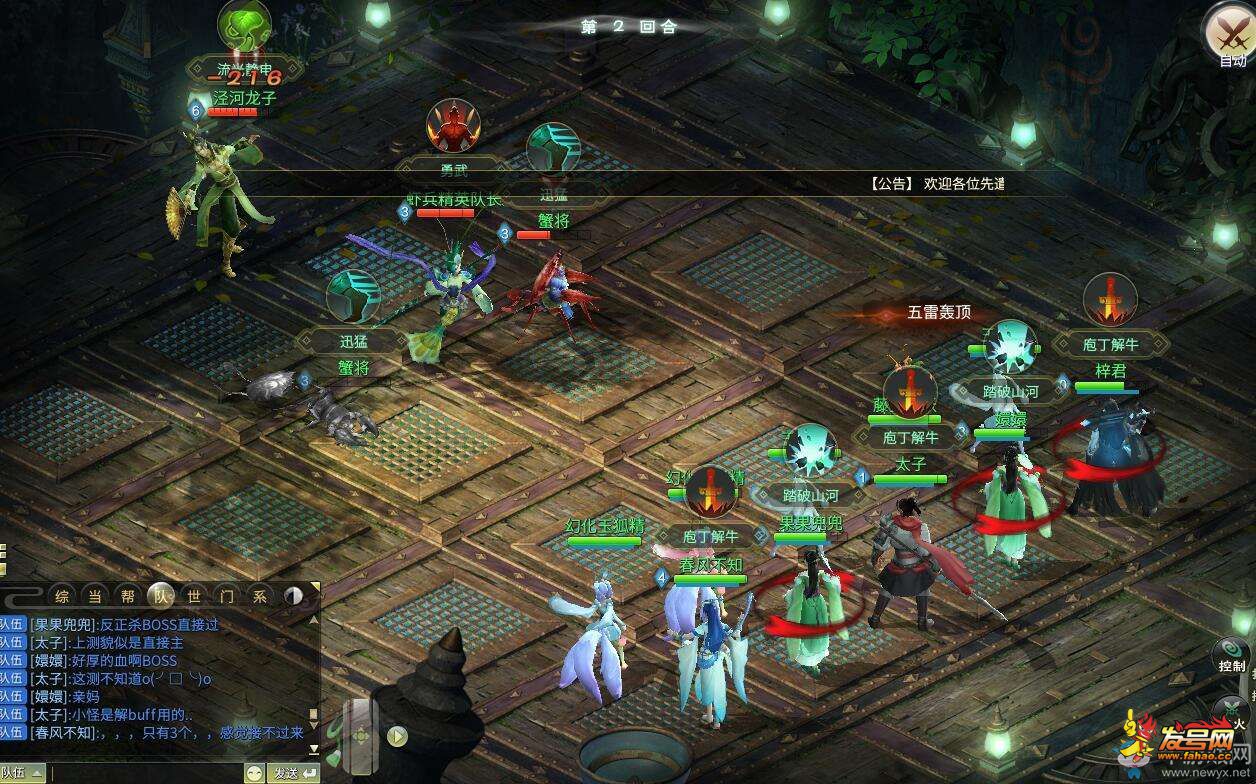Click the half-black half-white circle chat button
This screenshot has width=1256, height=784.
(293, 596)
